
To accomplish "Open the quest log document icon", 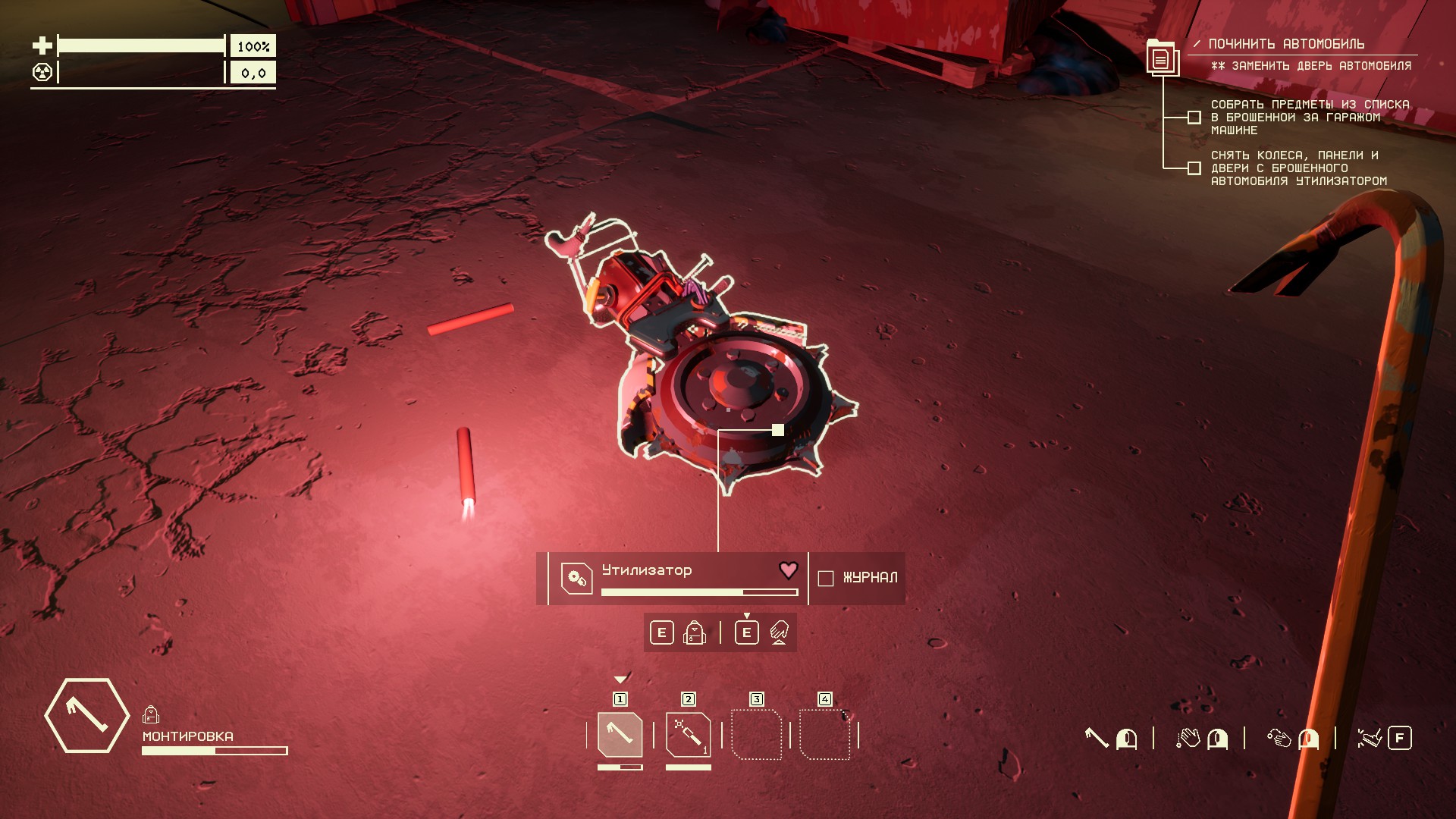I will pyautogui.click(x=1161, y=58).
